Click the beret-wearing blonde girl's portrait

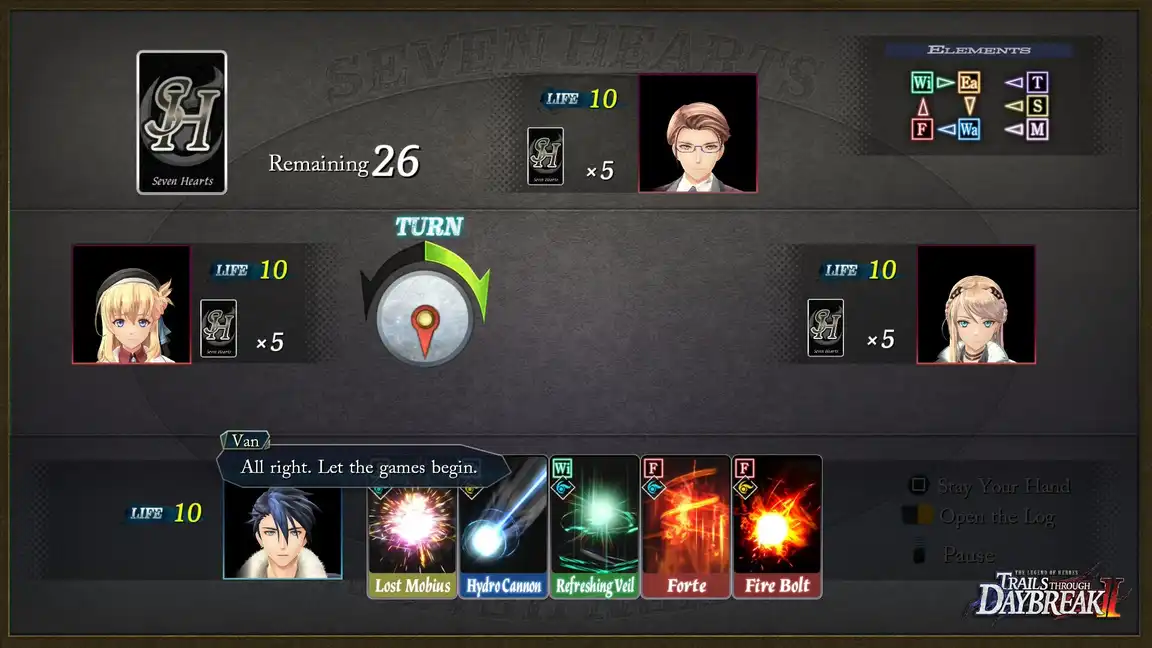coord(131,304)
